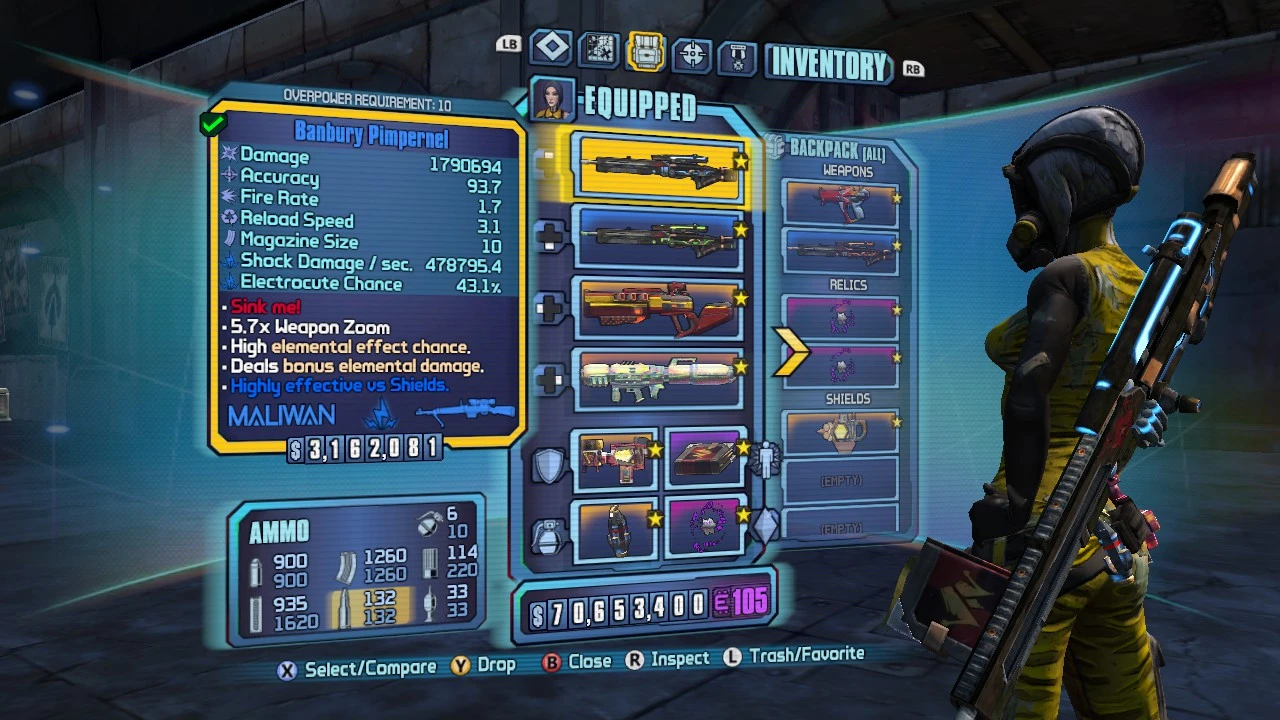The height and width of the screenshot is (720, 1280).
Task: Click the character silhouette class mod icon
Action: [765, 458]
